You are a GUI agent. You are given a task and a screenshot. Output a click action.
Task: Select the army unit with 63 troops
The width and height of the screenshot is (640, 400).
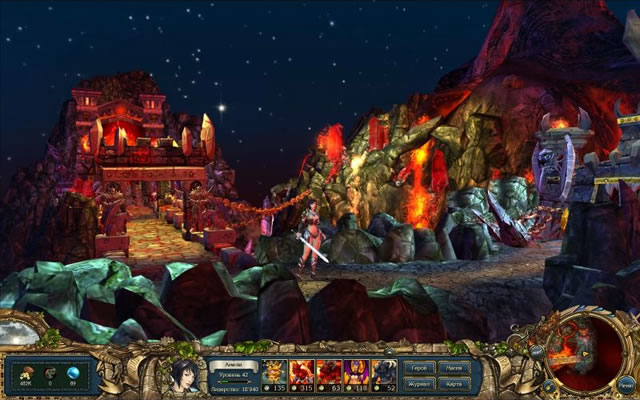[x=329, y=372]
